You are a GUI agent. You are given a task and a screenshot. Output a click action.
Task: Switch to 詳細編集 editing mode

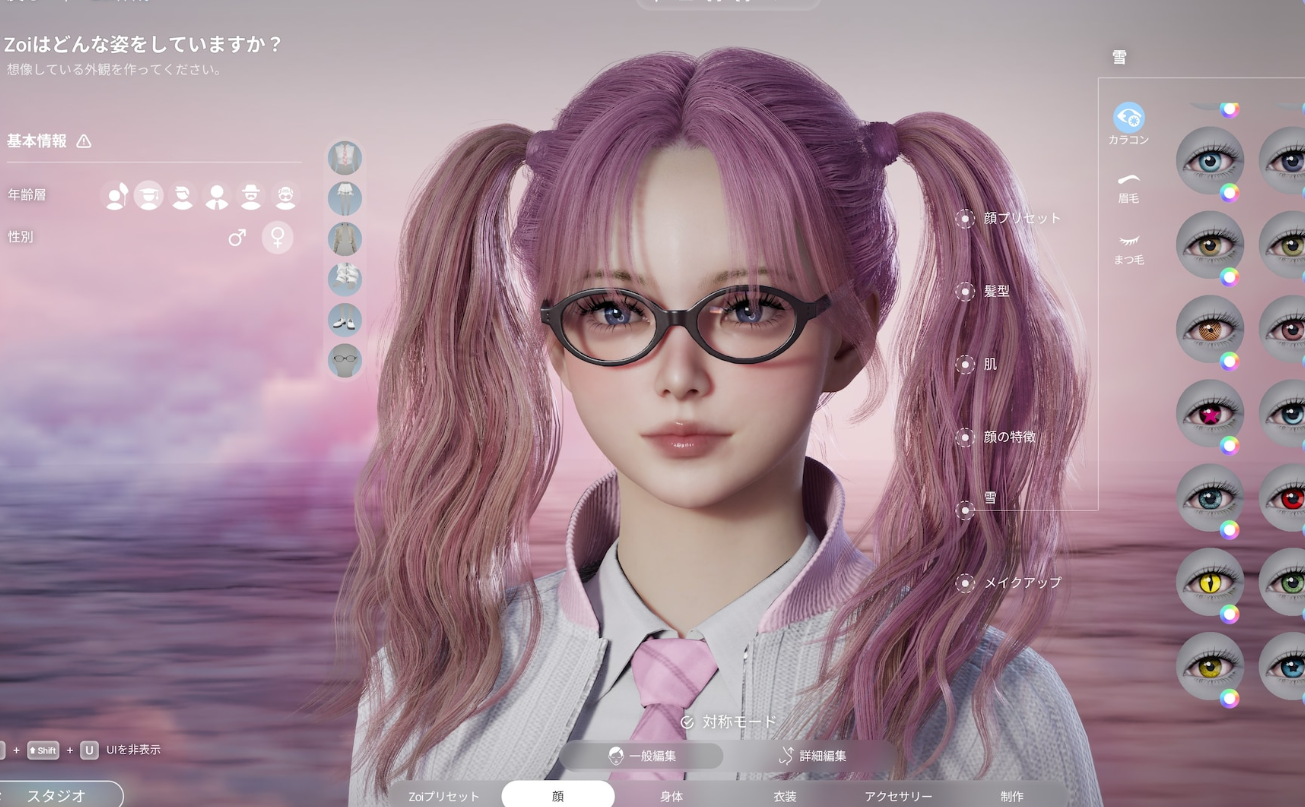(812, 756)
